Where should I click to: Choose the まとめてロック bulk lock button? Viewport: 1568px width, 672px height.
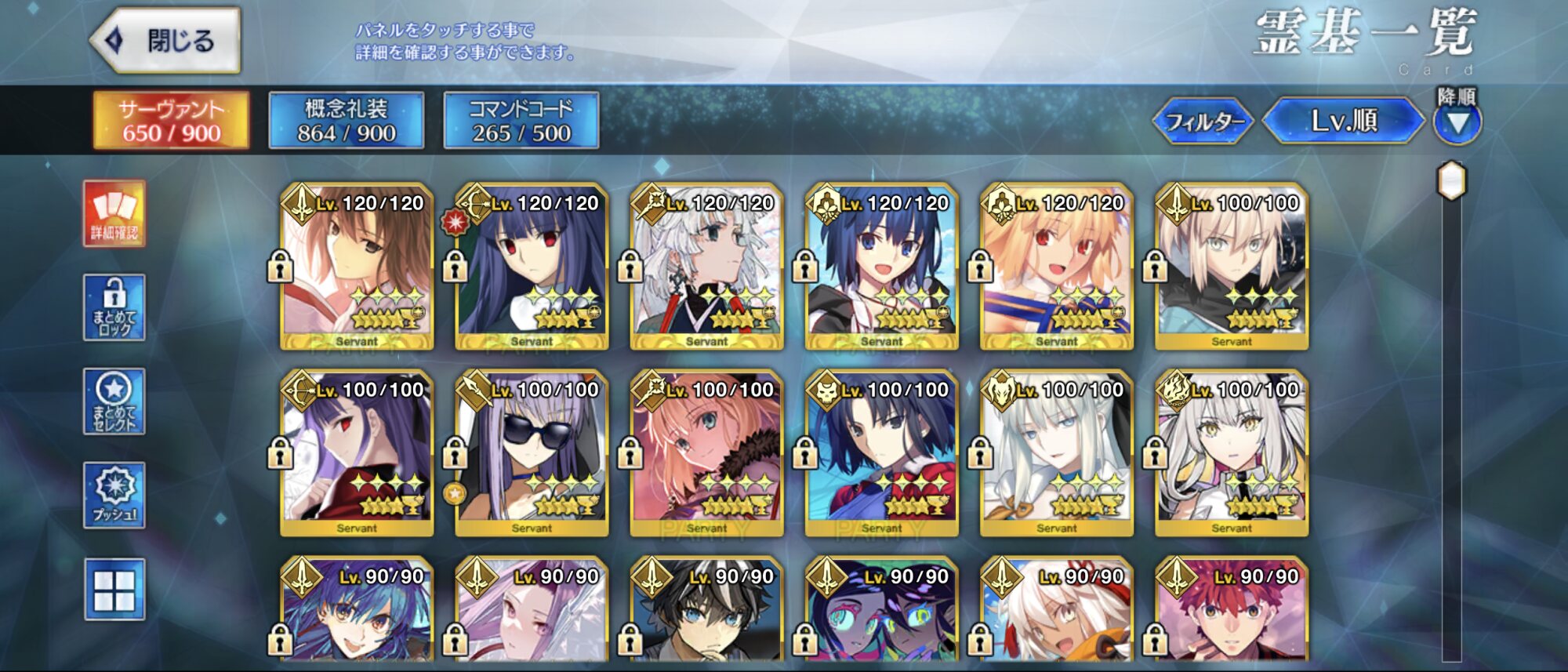[114, 307]
